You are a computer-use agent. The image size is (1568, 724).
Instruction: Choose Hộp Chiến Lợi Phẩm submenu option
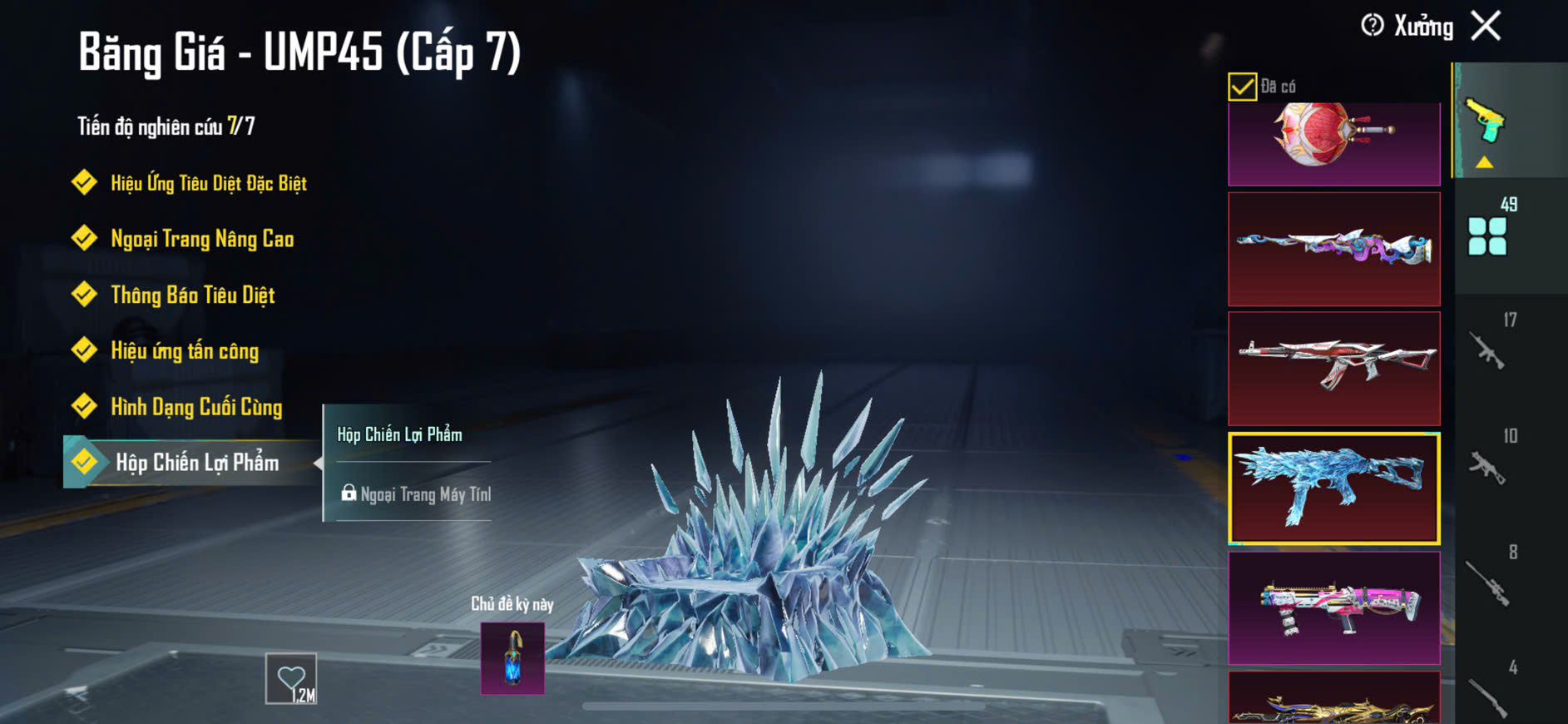(x=400, y=434)
